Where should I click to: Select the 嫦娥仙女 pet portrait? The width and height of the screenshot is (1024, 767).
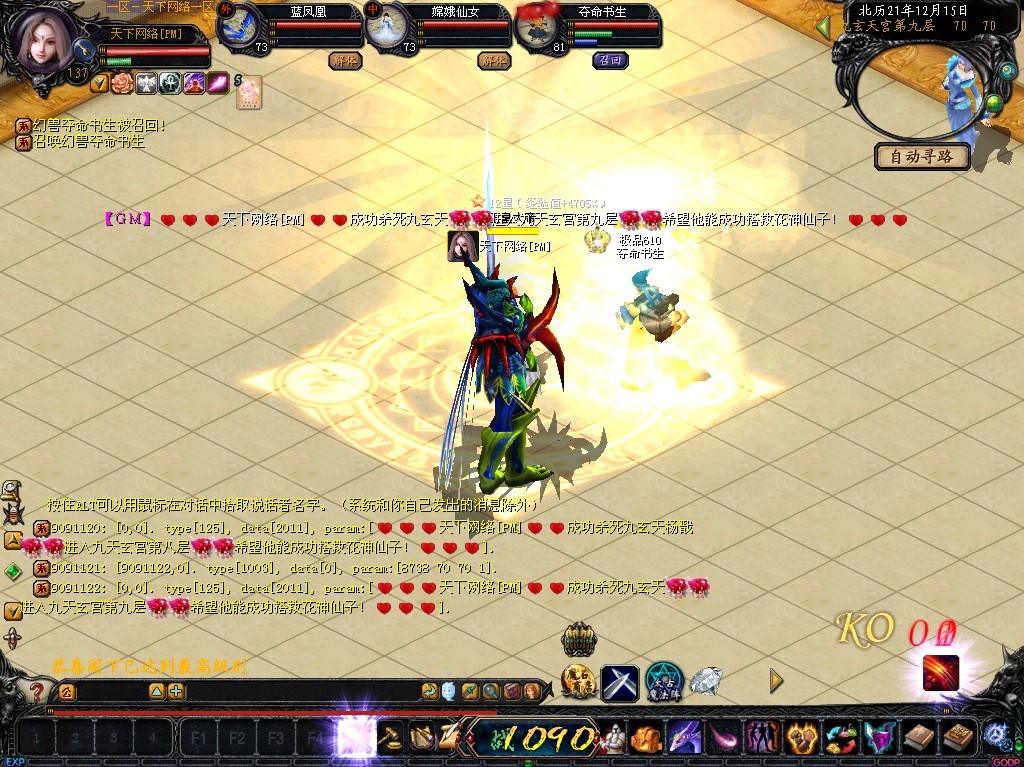tap(385, 27)
